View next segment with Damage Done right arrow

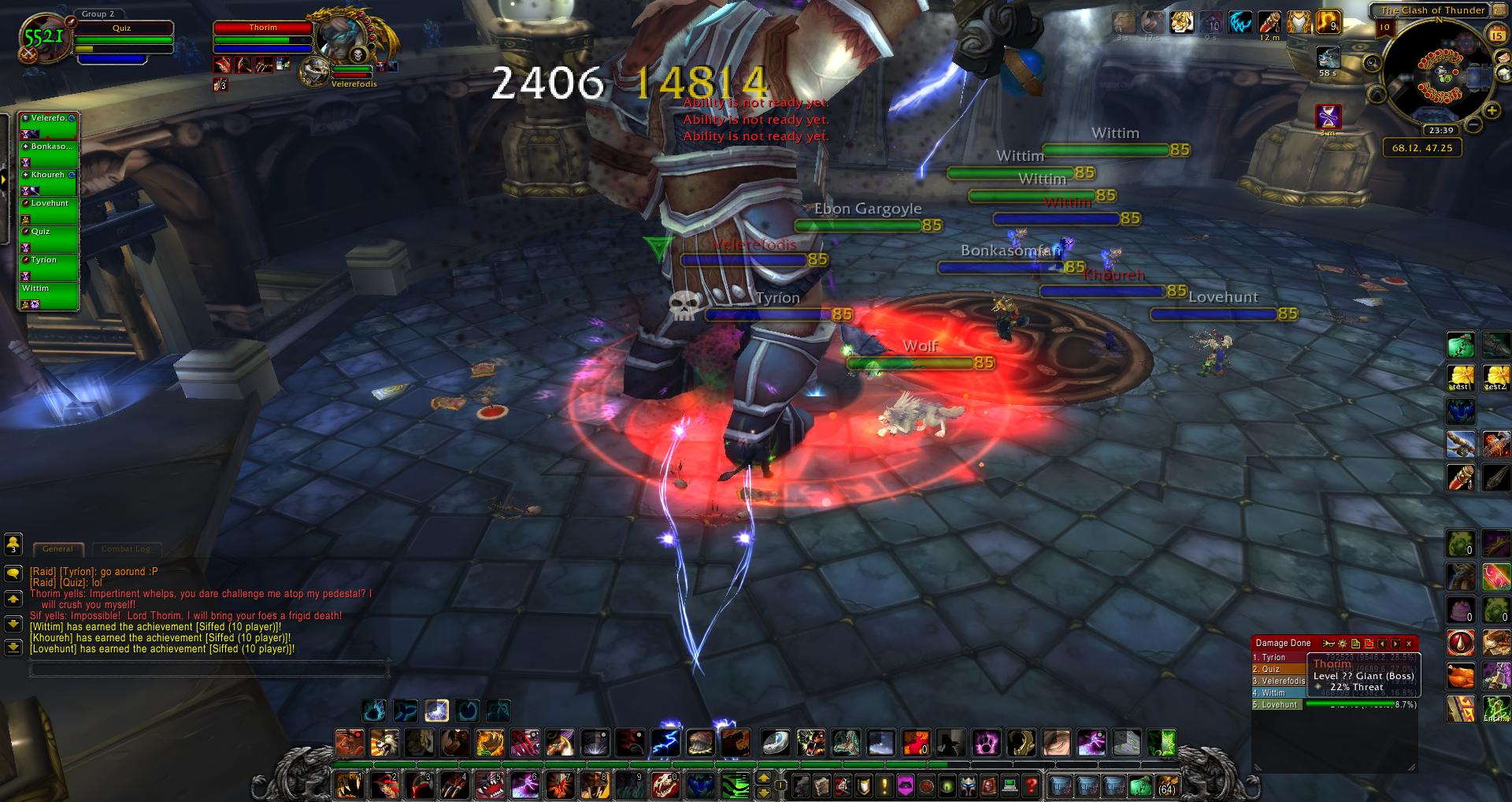click(1397, 644)
